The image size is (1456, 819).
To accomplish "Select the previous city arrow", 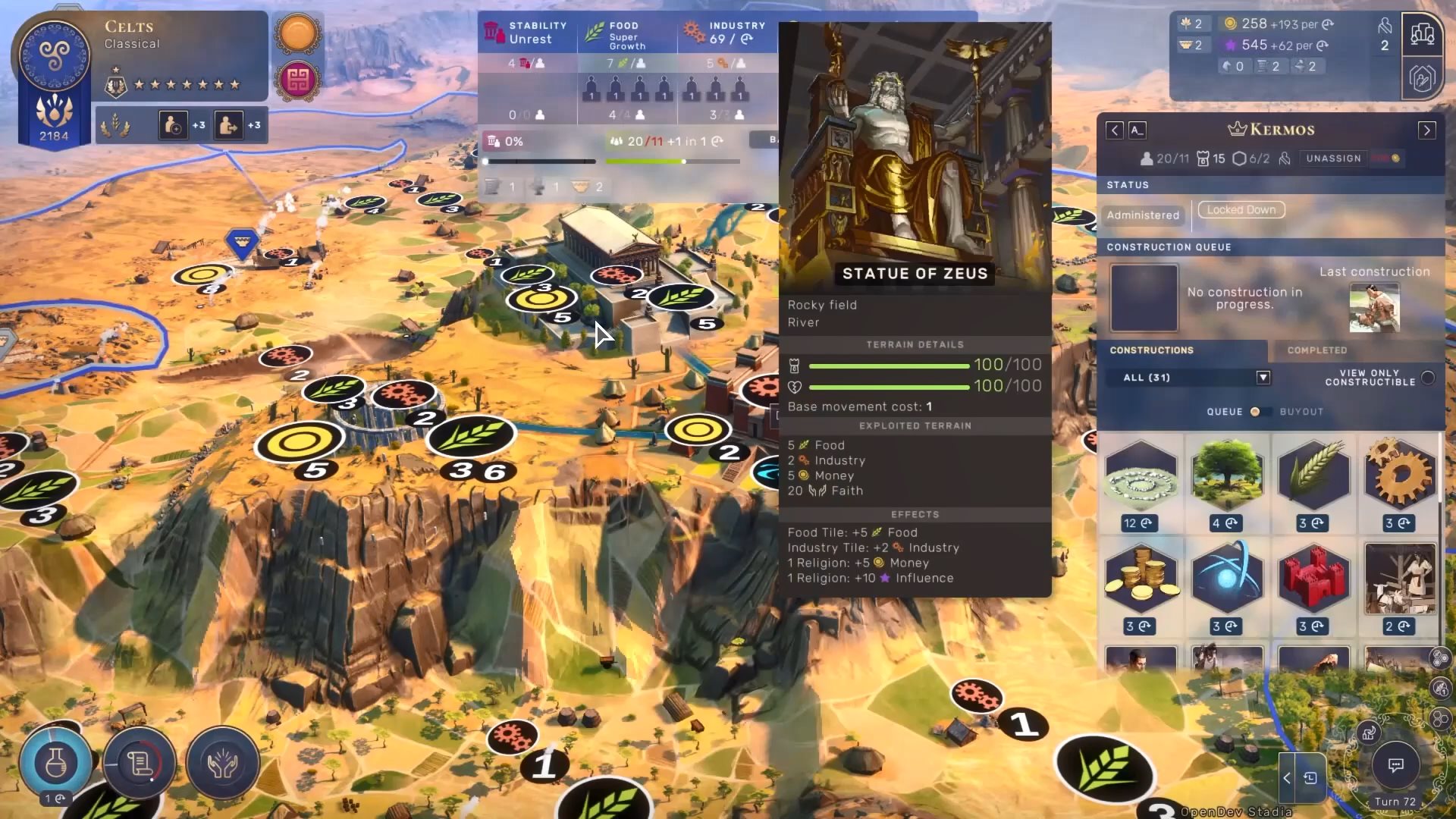I will tap(1114, 130).
